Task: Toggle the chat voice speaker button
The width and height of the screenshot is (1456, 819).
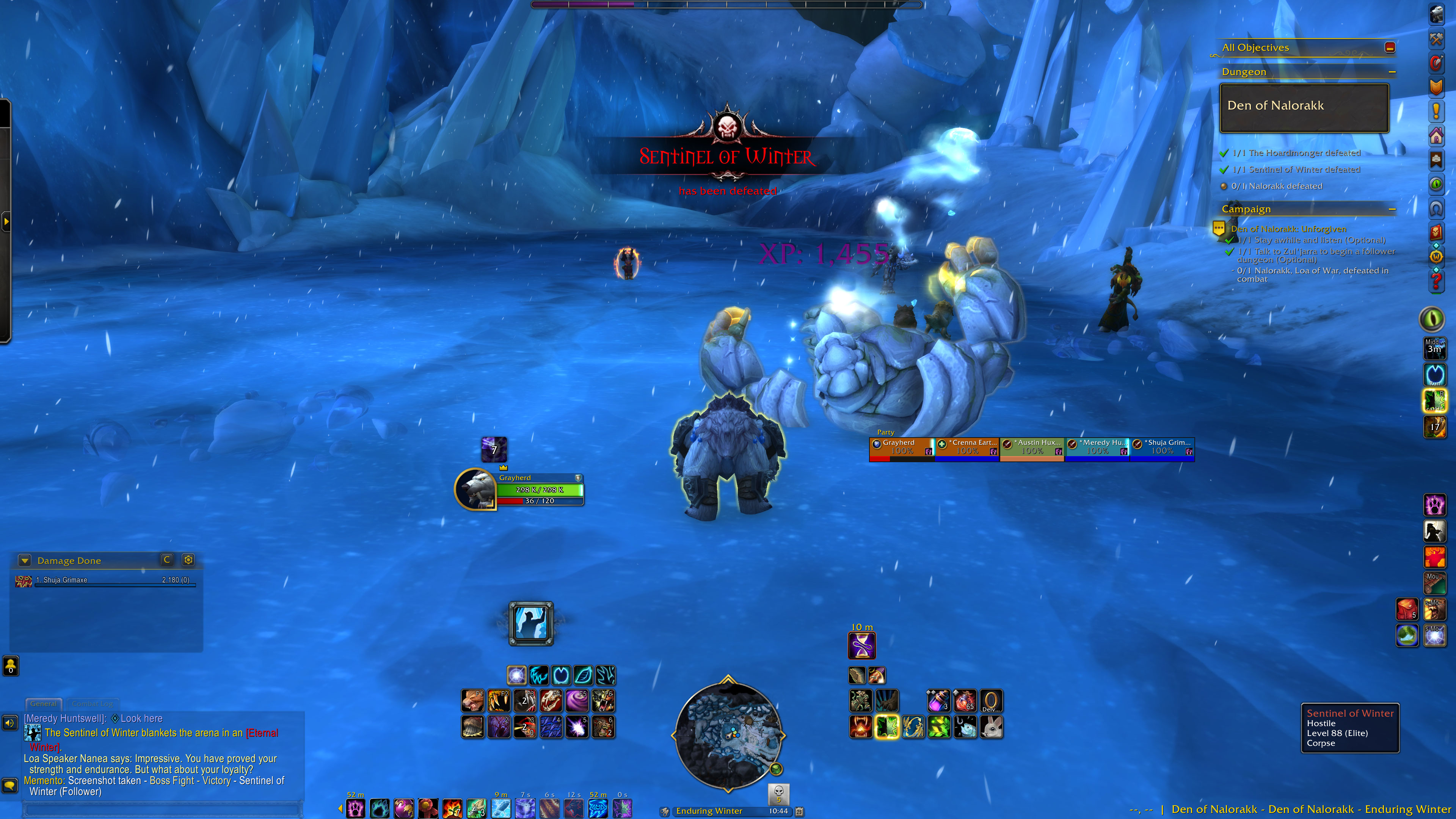Action: tap(10, 723)
